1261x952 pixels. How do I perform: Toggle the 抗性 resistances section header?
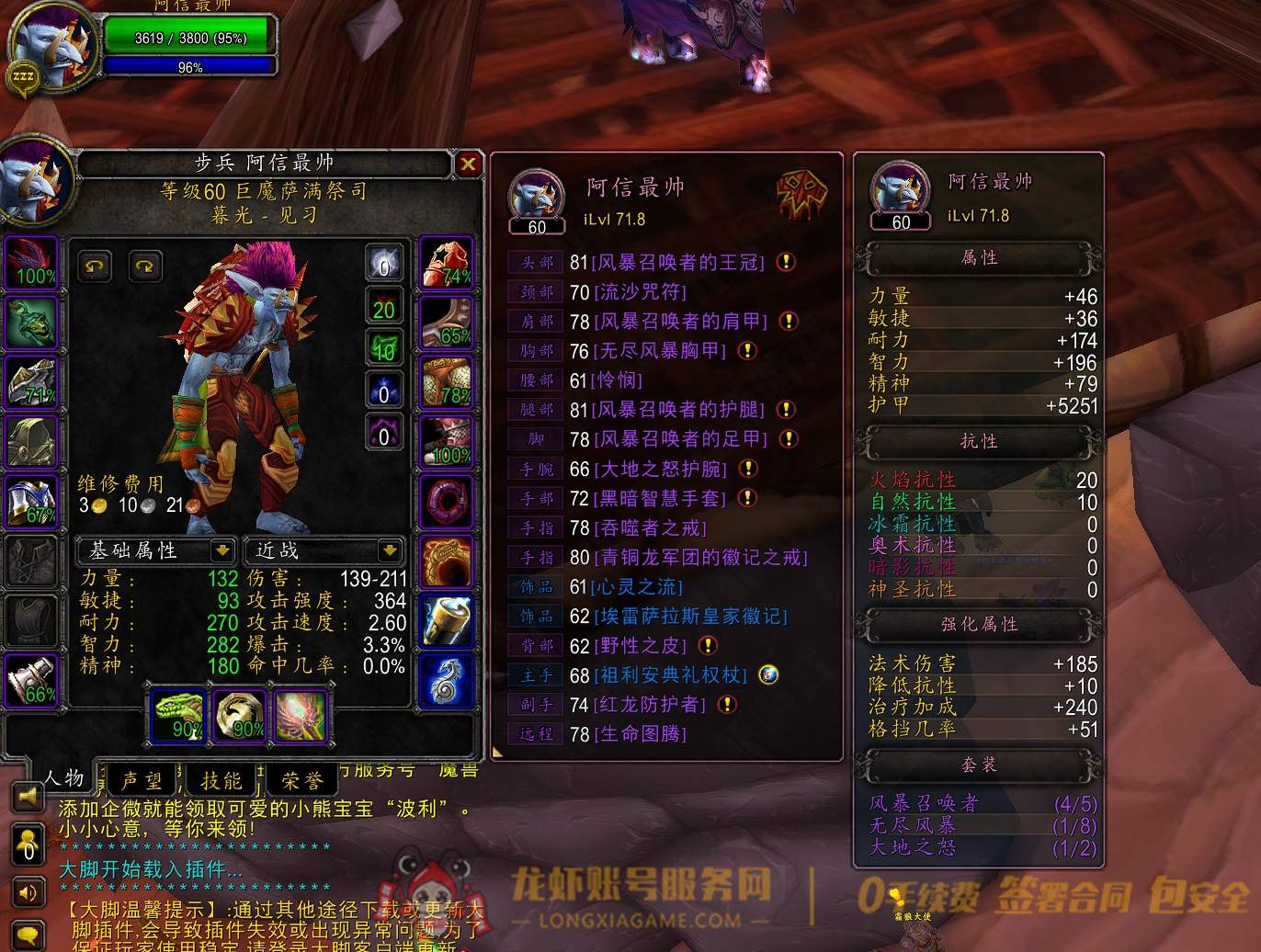tap(979, 441)
